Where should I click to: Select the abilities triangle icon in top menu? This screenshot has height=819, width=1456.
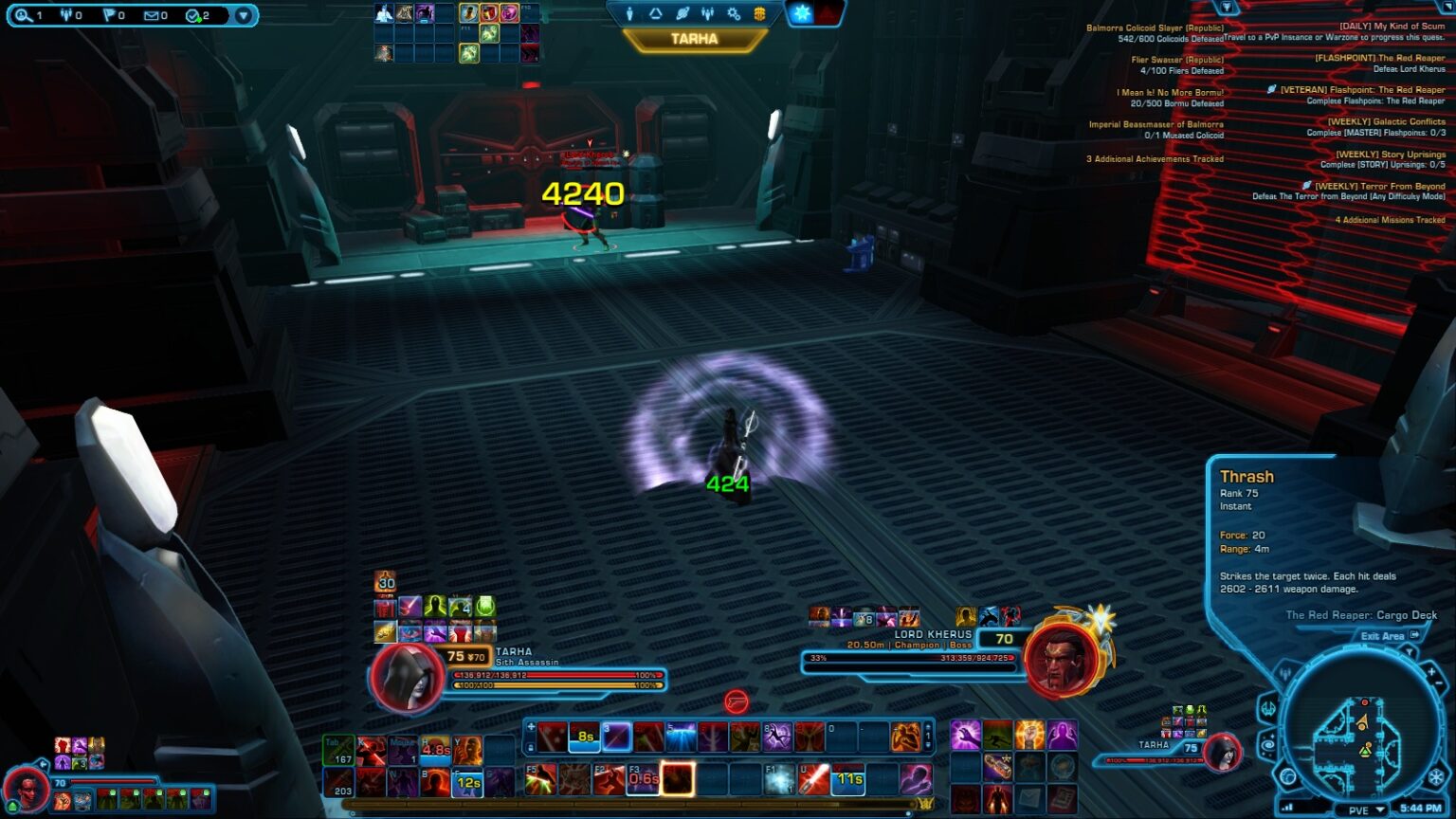click(x=653, y=13)
